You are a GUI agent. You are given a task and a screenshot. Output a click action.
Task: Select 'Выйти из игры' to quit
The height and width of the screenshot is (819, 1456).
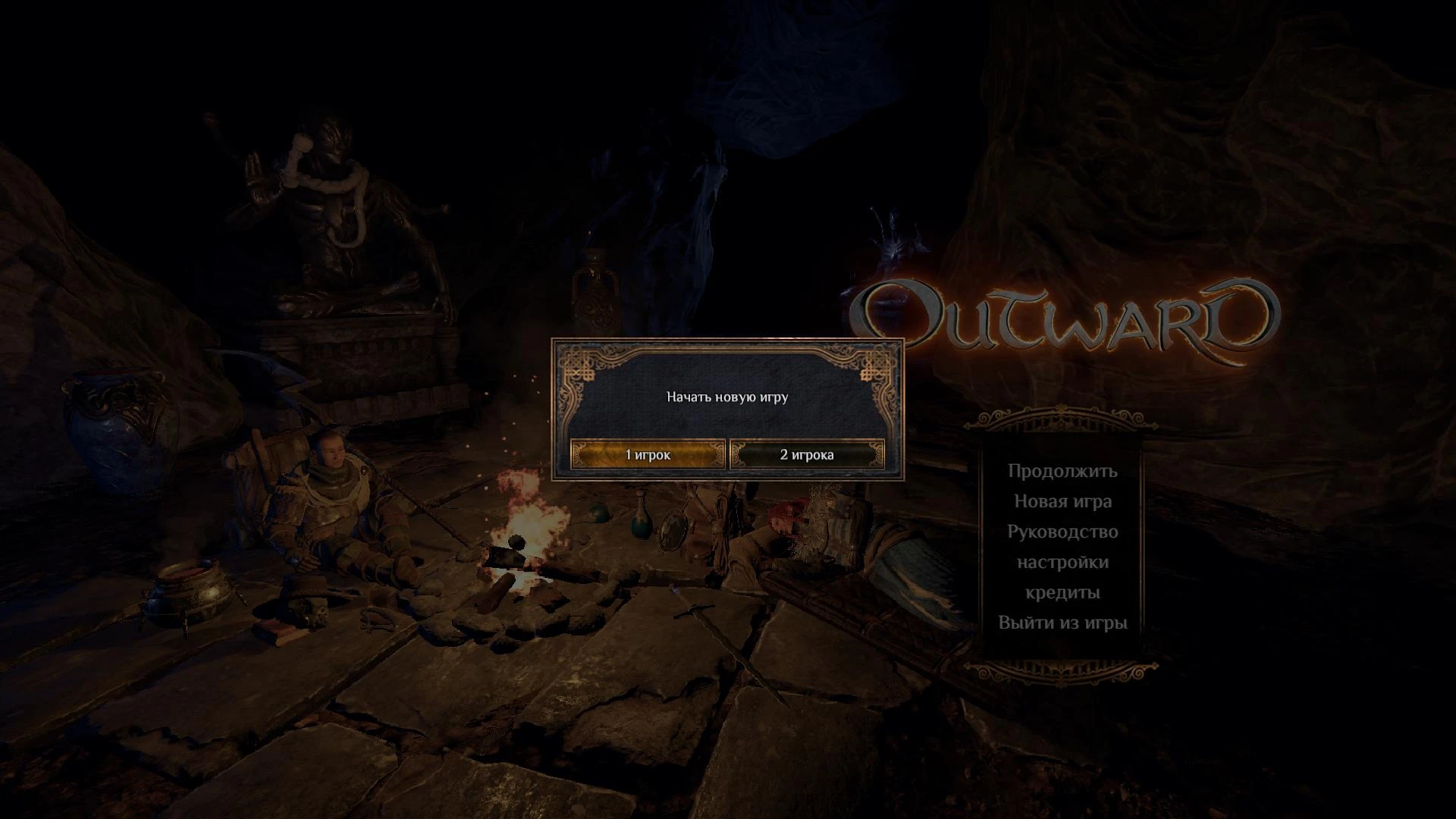click(x=1063, y=623)
